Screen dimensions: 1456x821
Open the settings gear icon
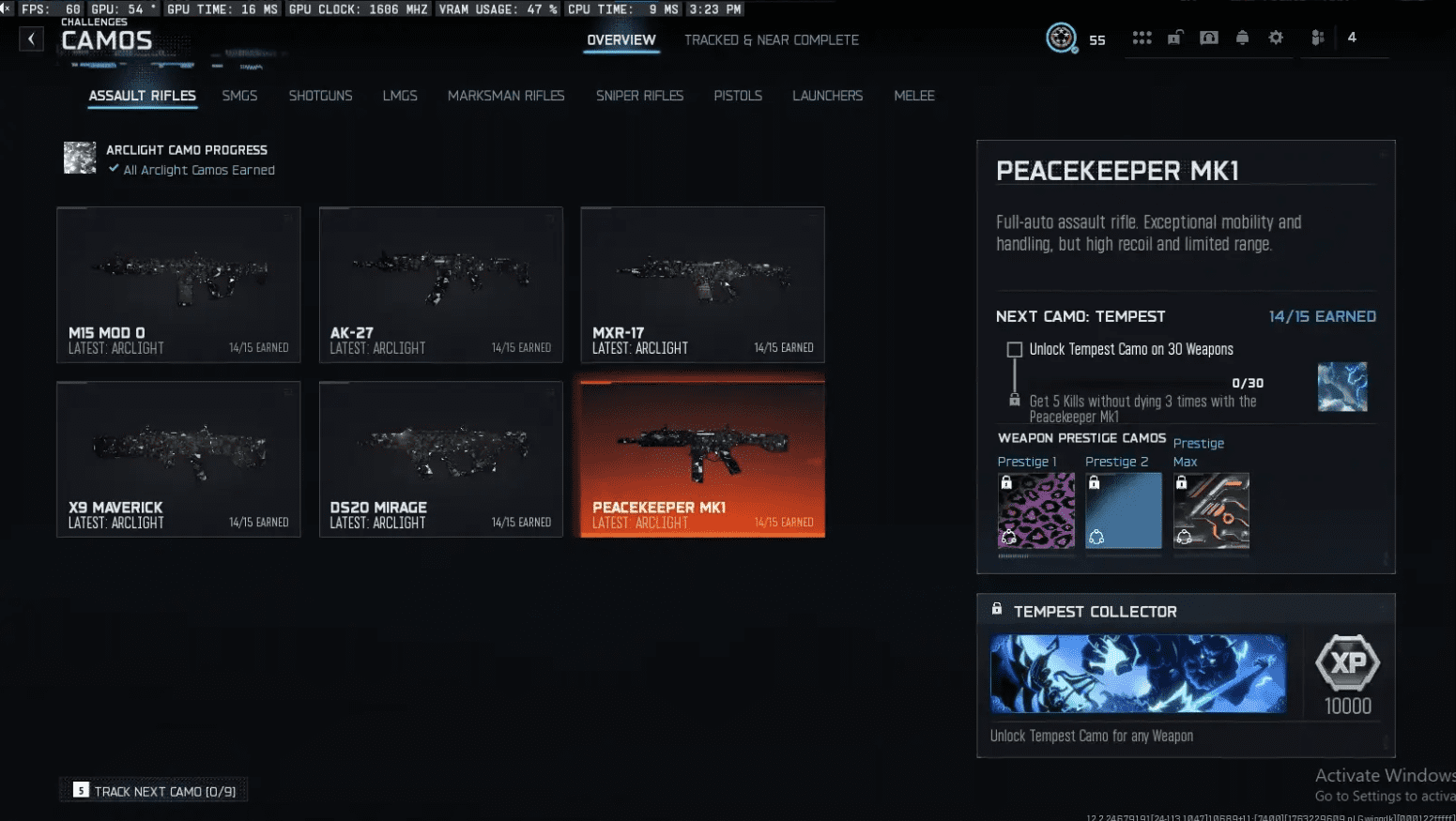click(1275, 38)
